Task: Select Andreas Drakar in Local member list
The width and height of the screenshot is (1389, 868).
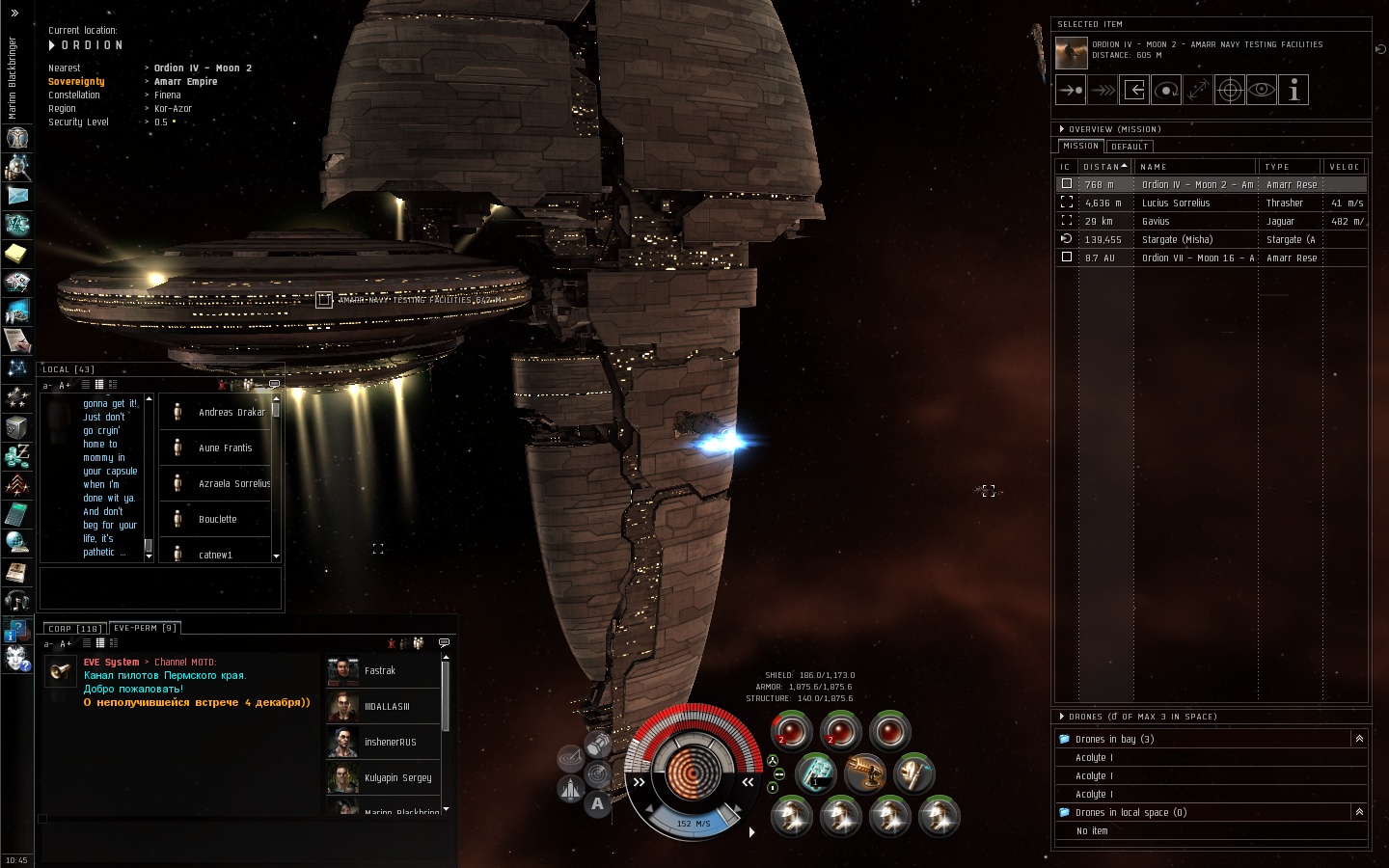Action: pyautogui.click(x=231, y=413)
